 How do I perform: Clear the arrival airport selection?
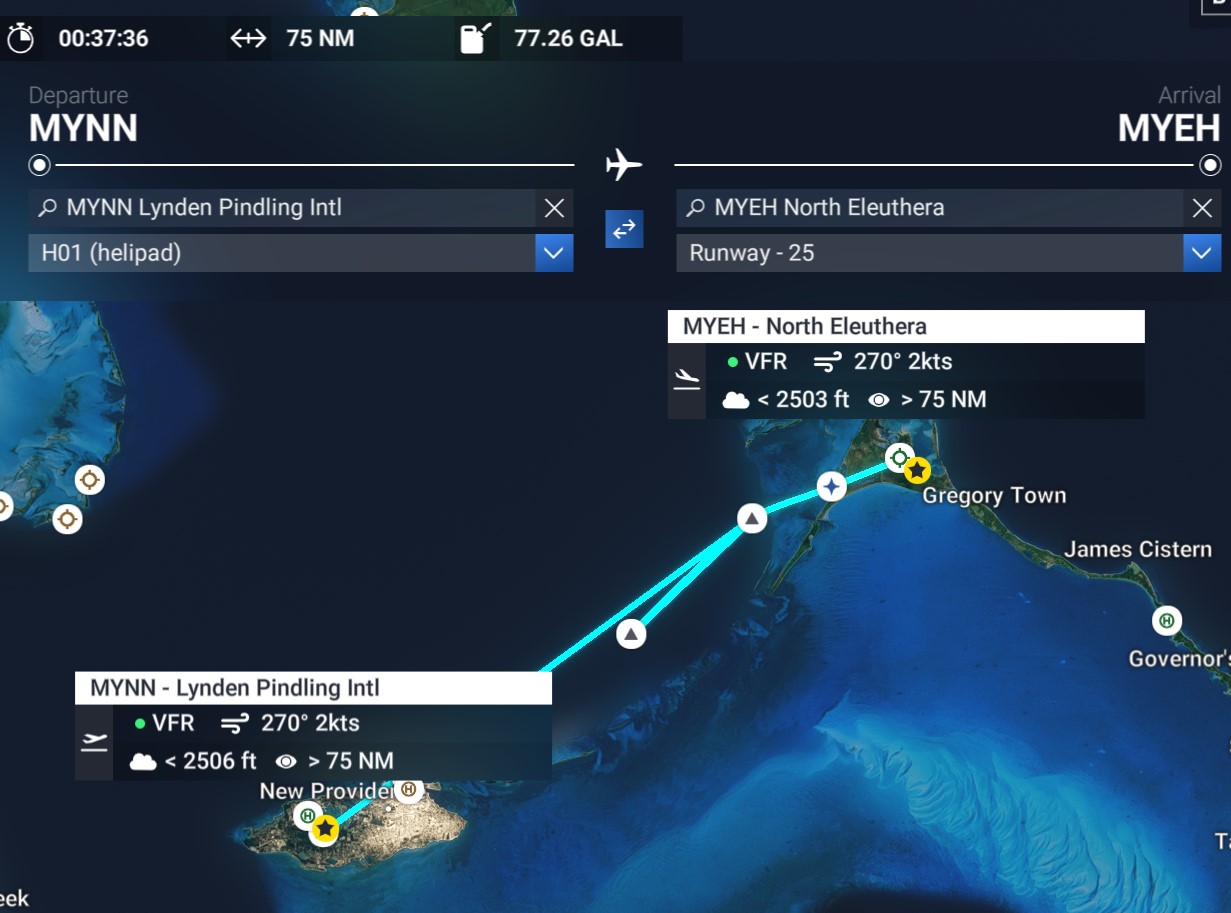(1202, 208)
